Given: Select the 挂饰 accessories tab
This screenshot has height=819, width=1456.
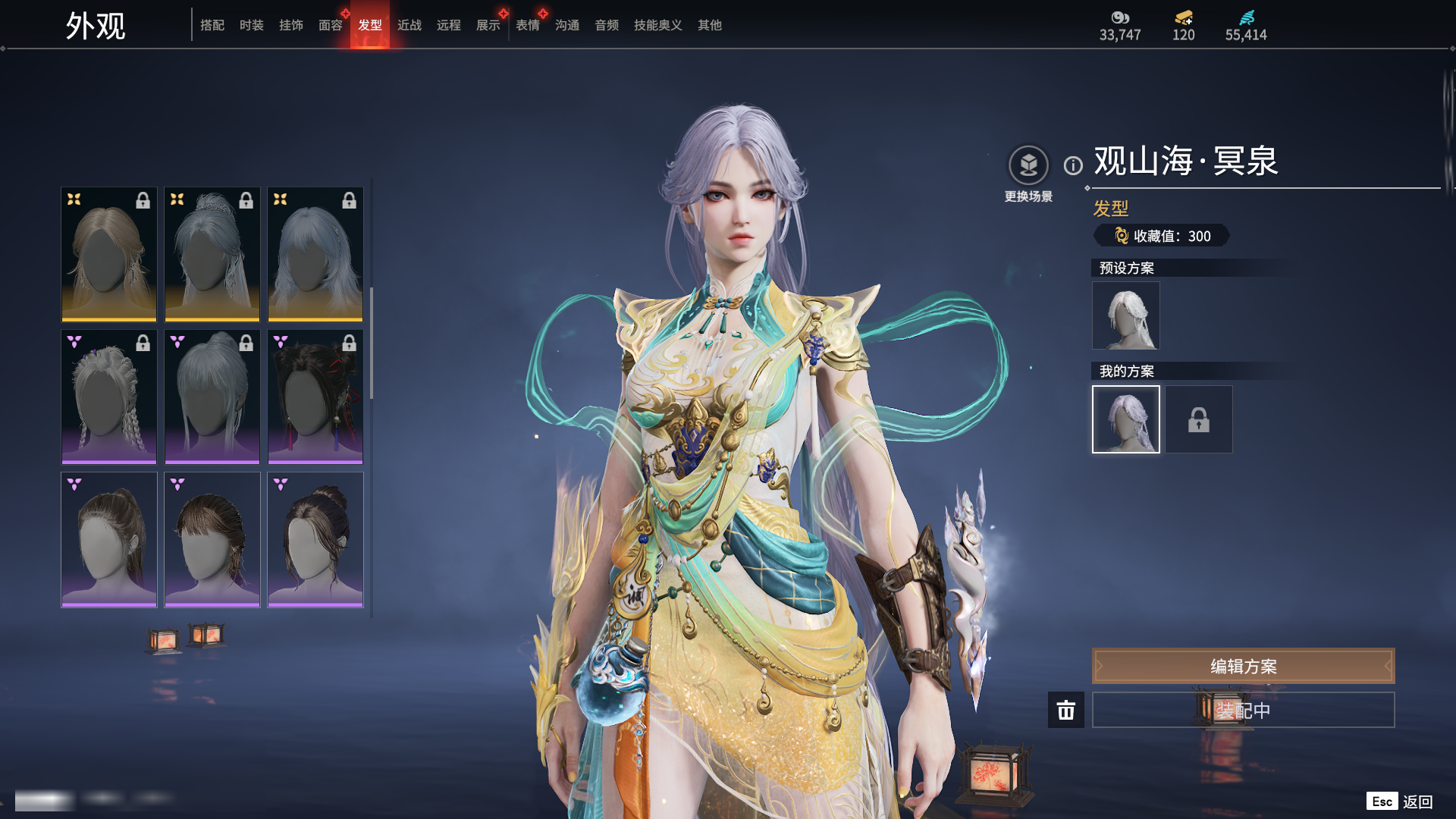Looking at the screenshot, I should [x=290, y=25].
